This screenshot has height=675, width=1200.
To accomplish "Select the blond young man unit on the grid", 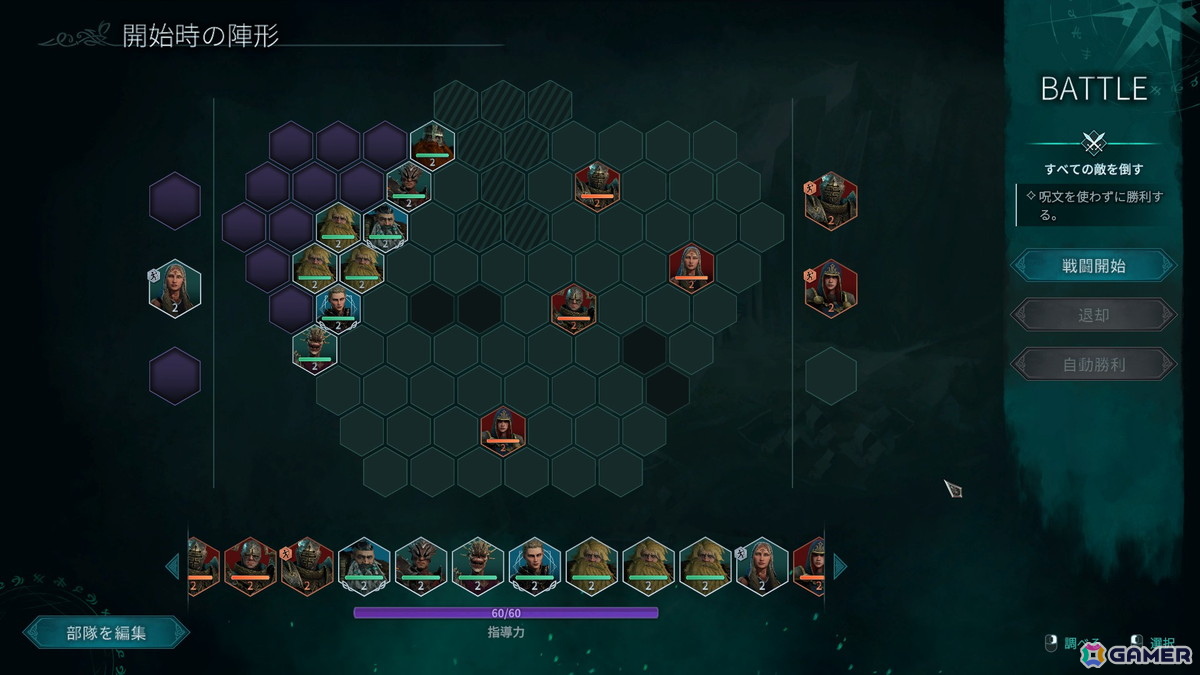I will (x=338, y=308).
